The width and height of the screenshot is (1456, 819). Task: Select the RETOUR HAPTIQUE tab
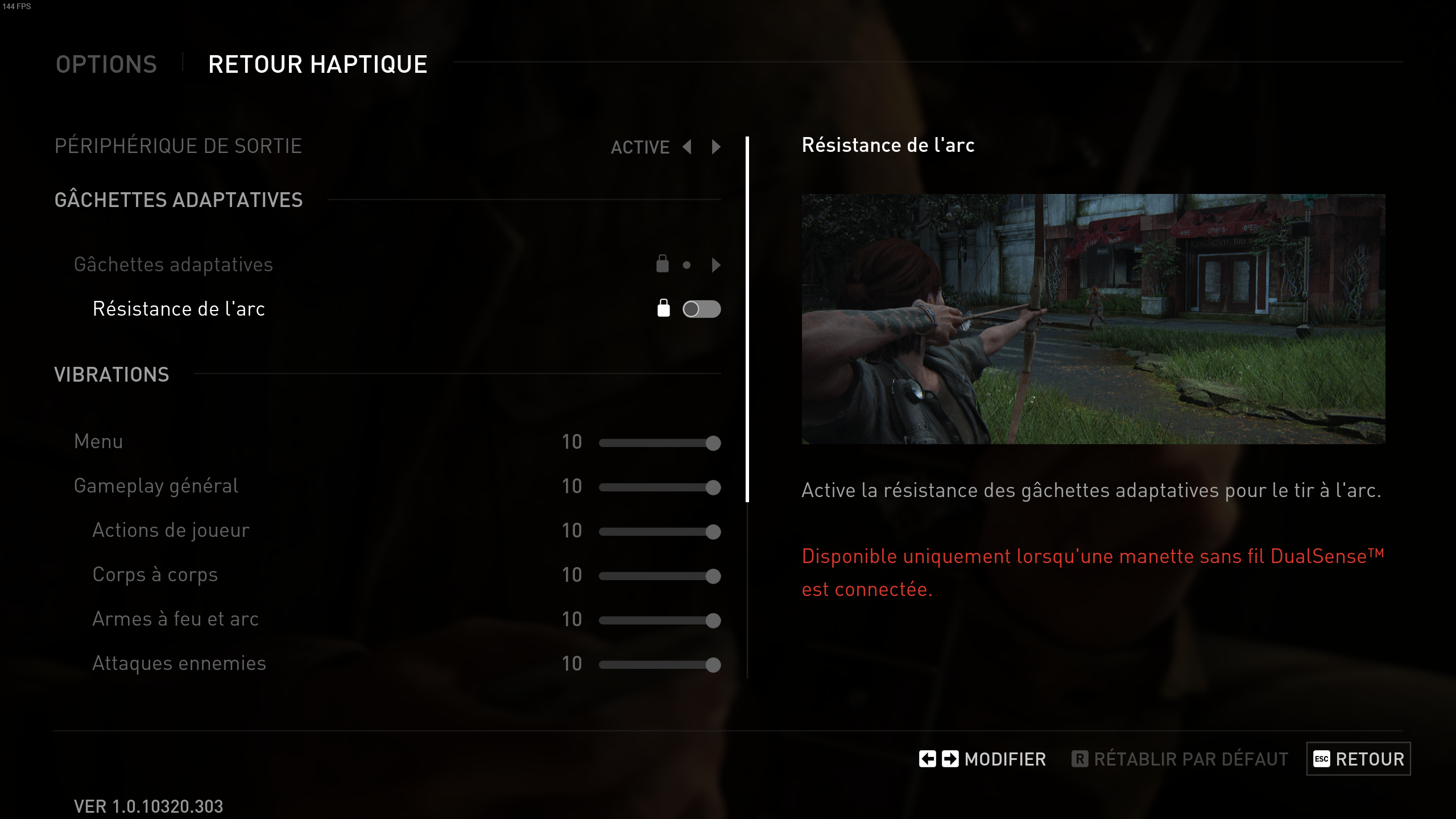[317, 64]
